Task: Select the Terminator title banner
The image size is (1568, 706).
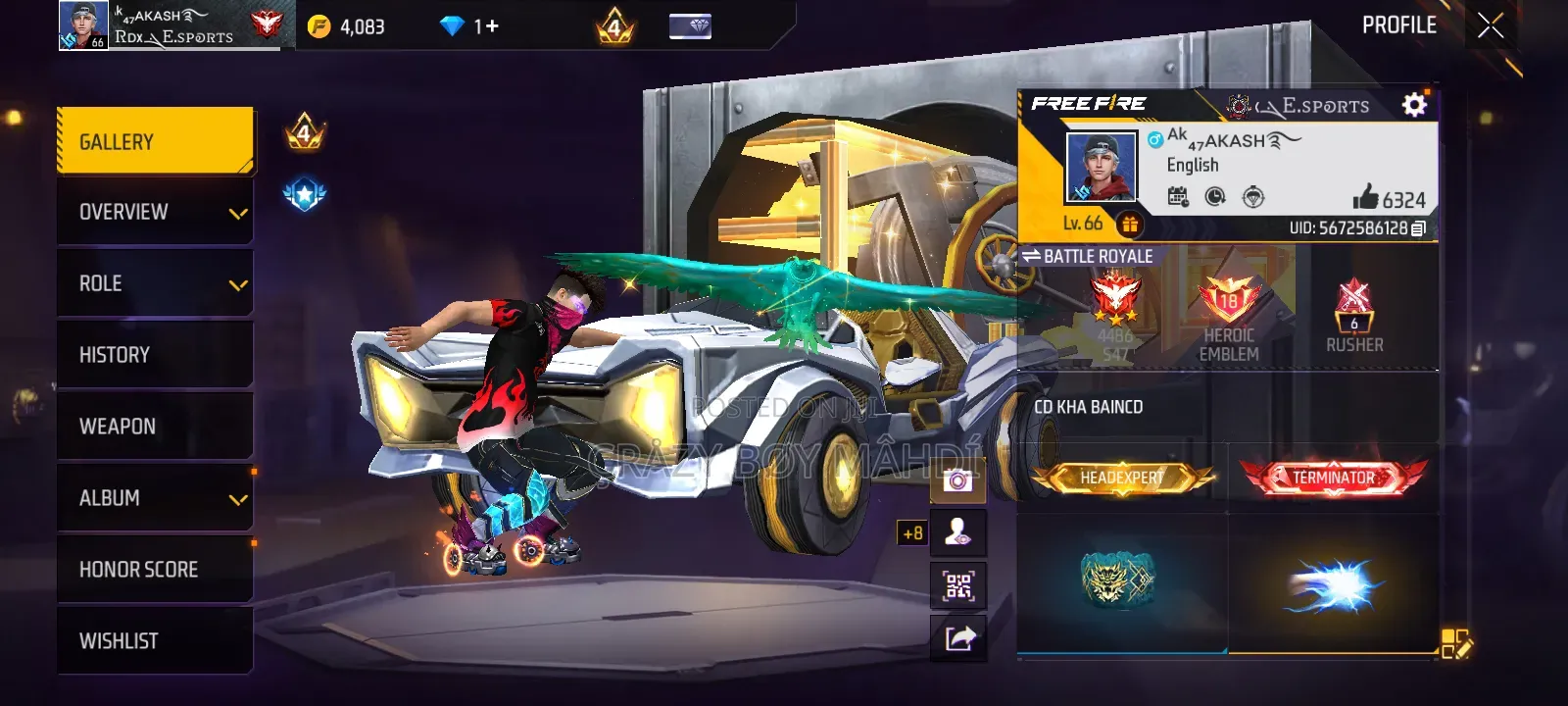Action: click(1333, 478)
